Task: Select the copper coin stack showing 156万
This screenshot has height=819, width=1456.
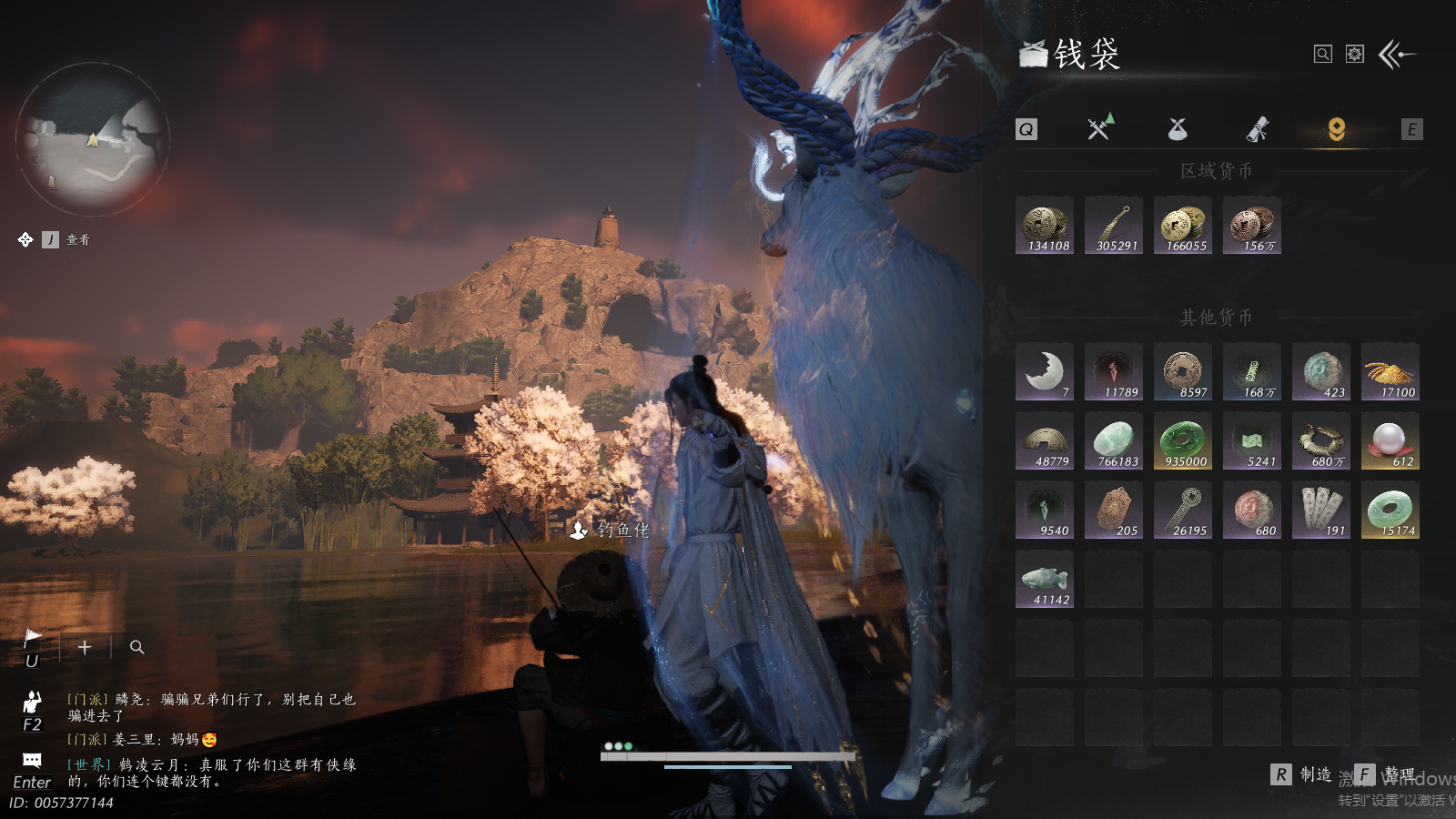Action: 1252,225
